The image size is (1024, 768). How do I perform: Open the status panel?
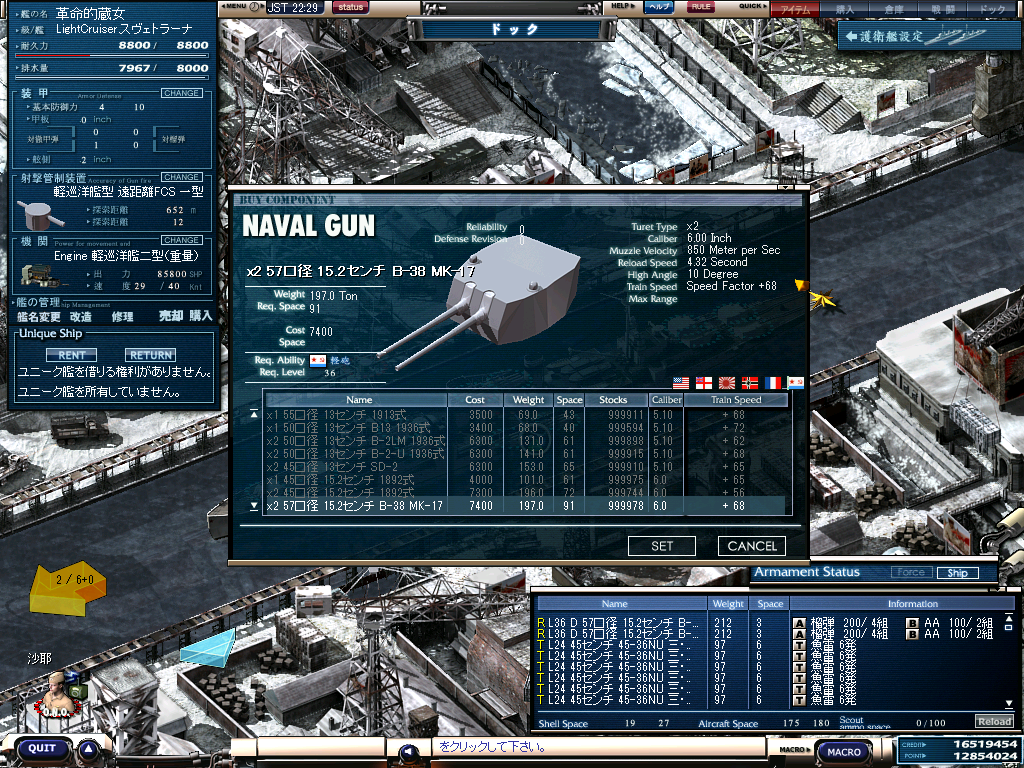[349, 7]
